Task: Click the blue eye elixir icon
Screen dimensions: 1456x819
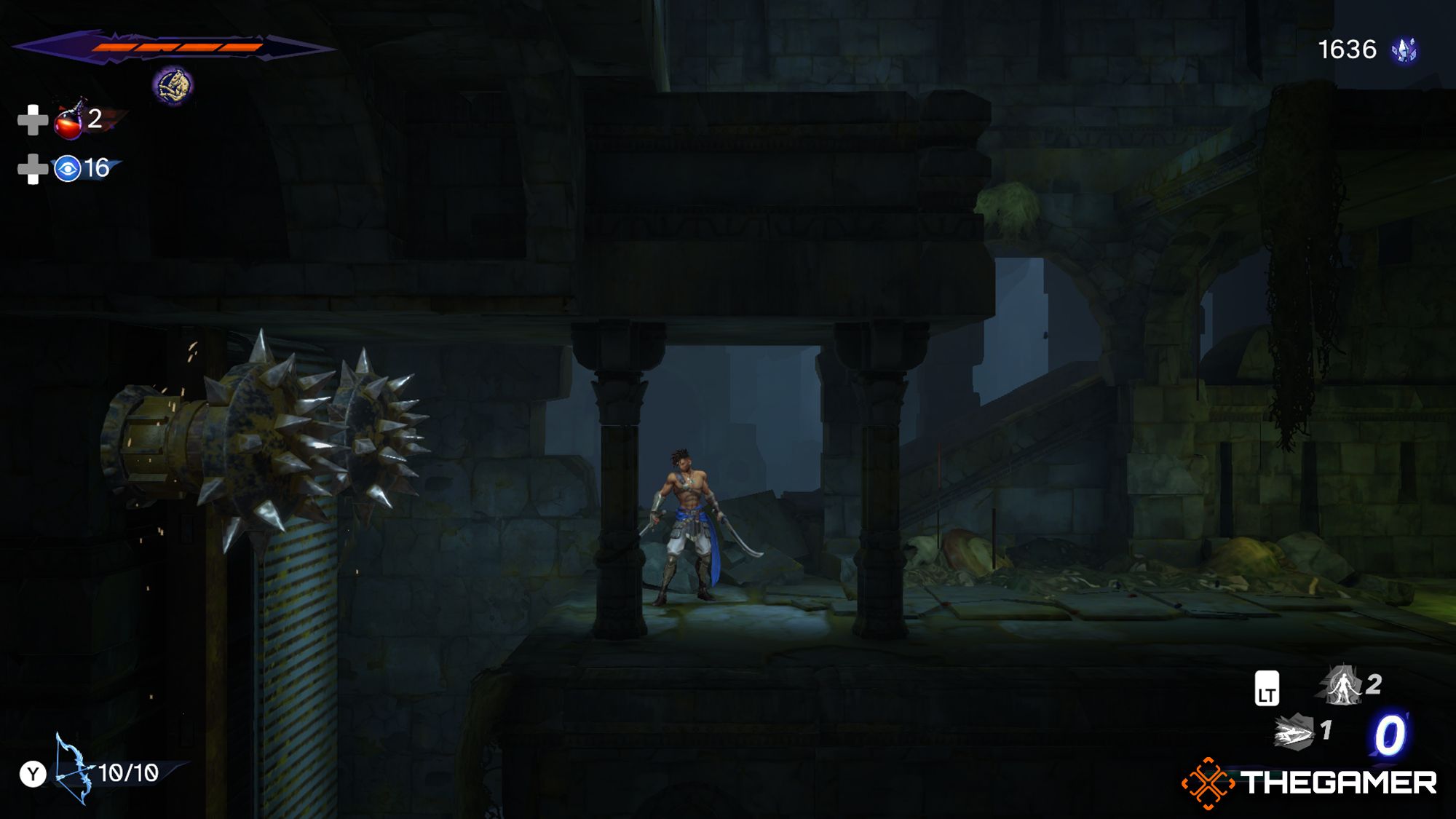Action: pyautogui.click(x=68, y=168)
